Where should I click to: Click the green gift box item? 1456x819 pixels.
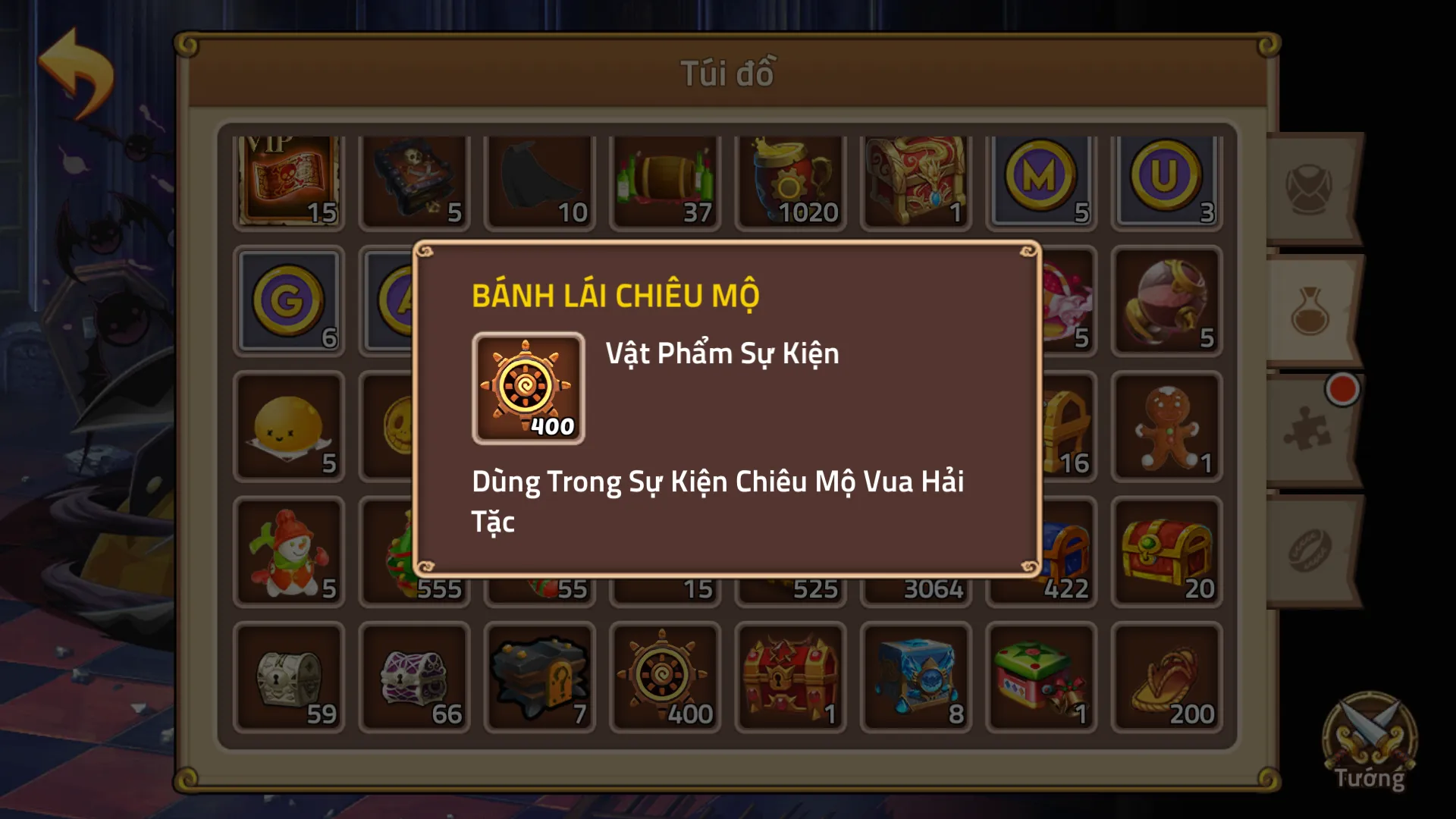[x=1040, y=677]
